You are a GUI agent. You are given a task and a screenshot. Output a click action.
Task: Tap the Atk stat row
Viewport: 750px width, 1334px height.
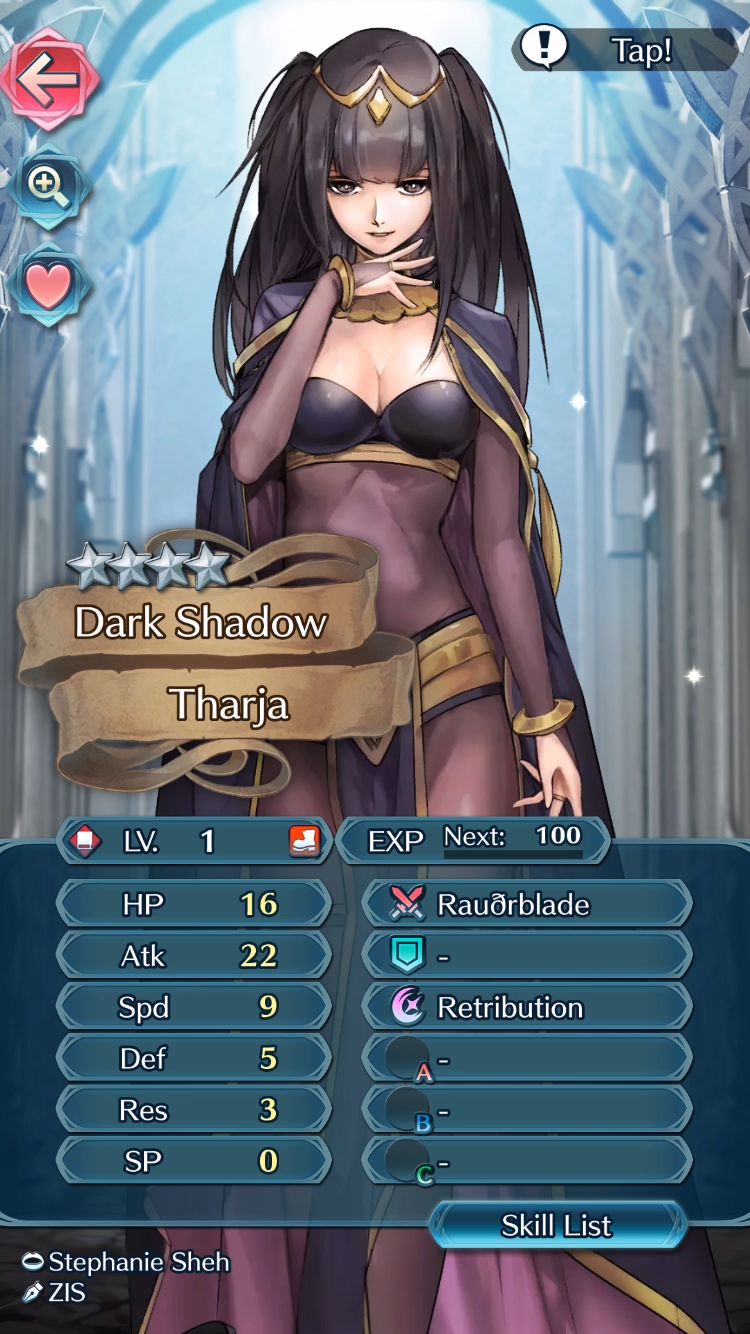click(194, 956)
